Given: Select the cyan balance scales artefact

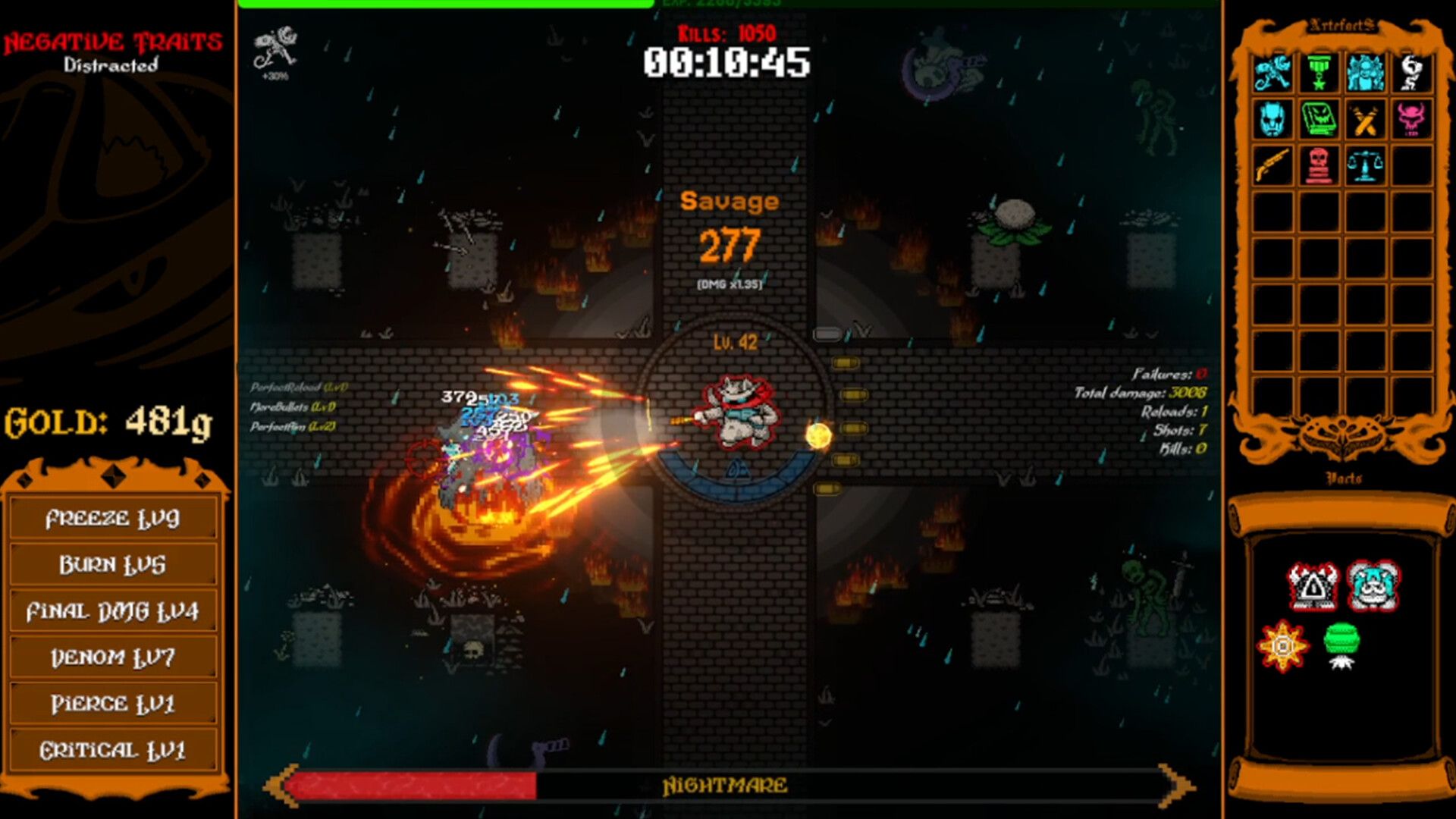Looking at the screenshot, I should click(1365, 165).
